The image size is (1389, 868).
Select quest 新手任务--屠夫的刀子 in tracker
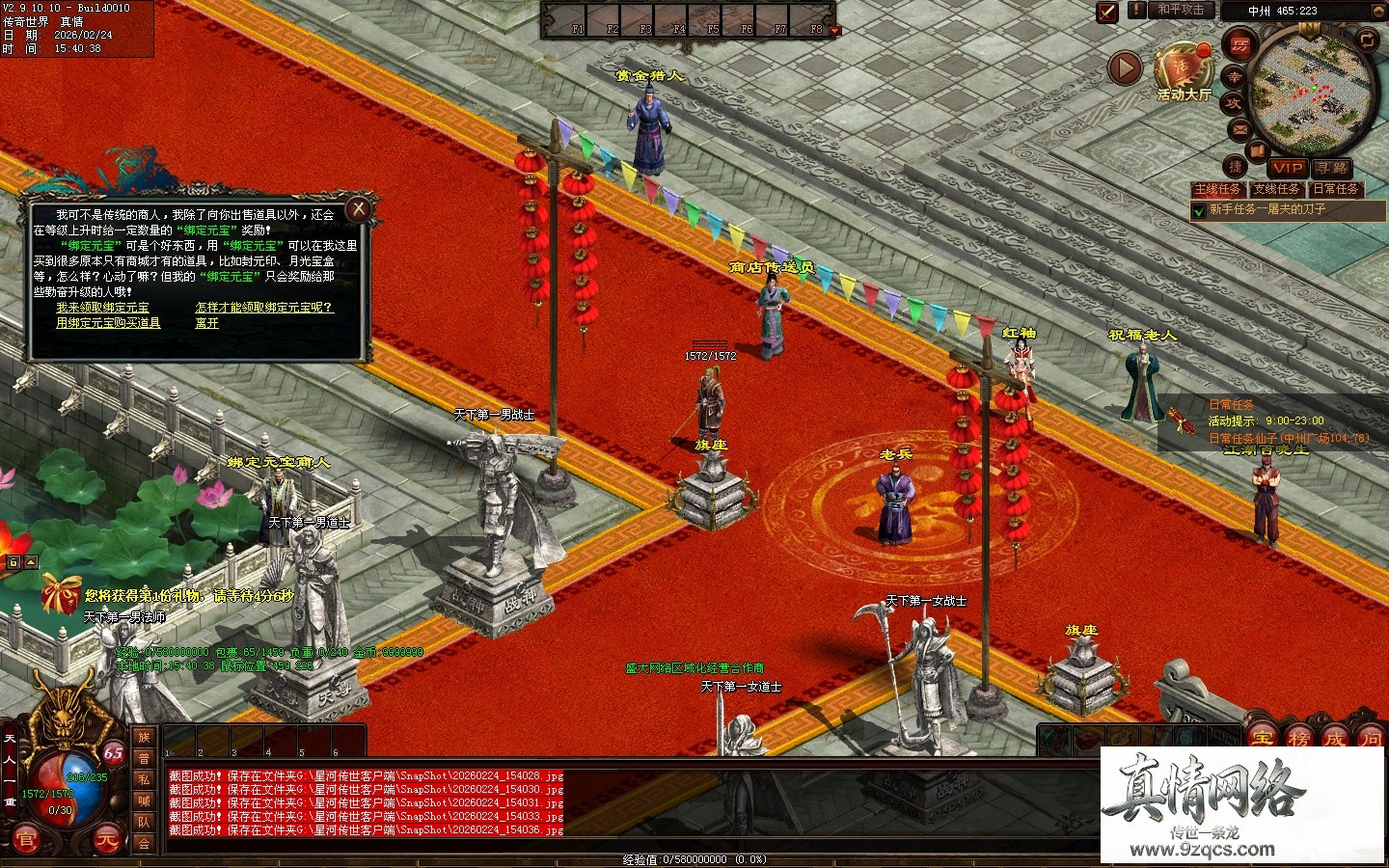tap(1267, 209)
